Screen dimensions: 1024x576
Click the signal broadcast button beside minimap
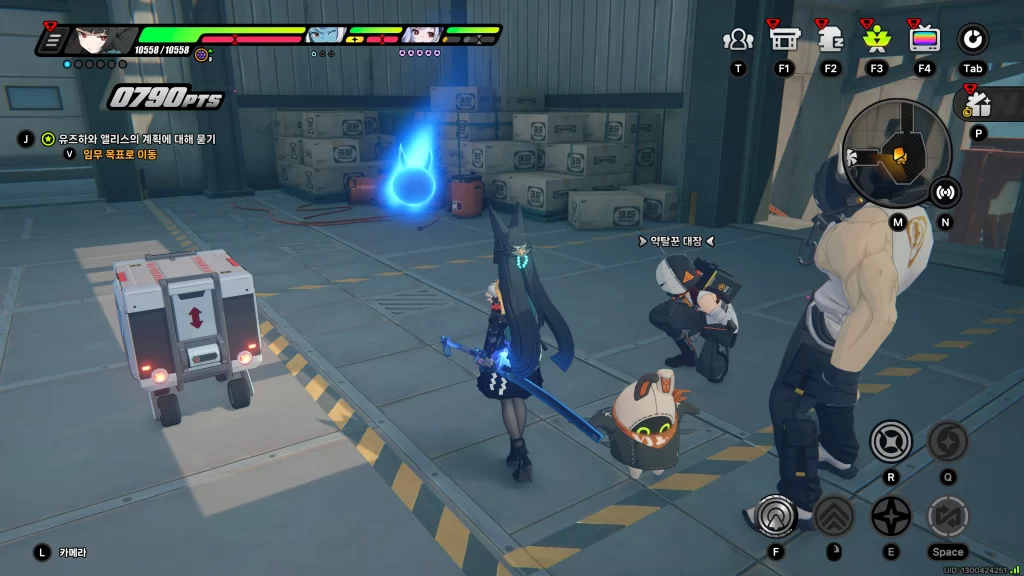945,192
